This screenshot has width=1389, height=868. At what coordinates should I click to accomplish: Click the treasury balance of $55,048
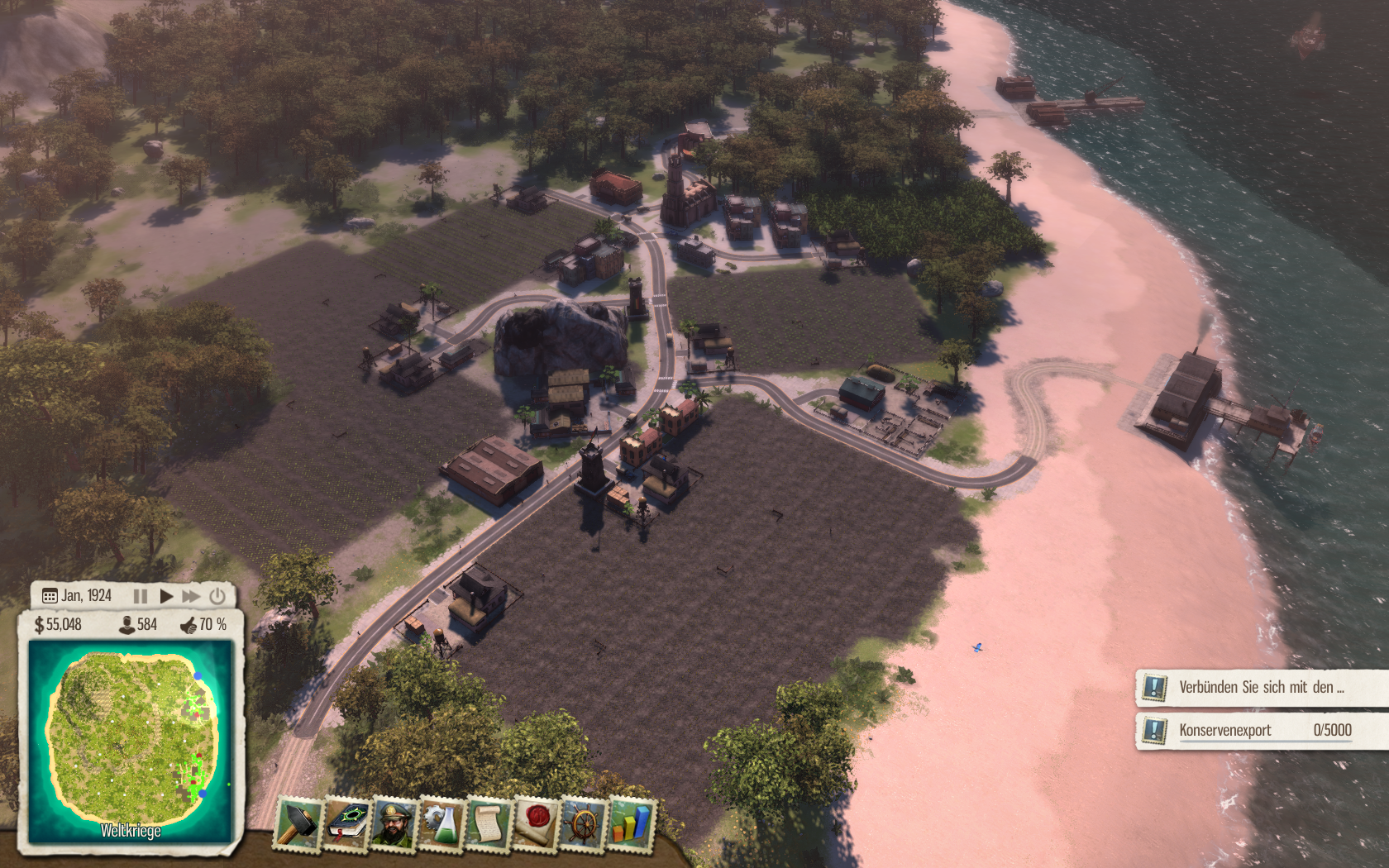(58, 625)
